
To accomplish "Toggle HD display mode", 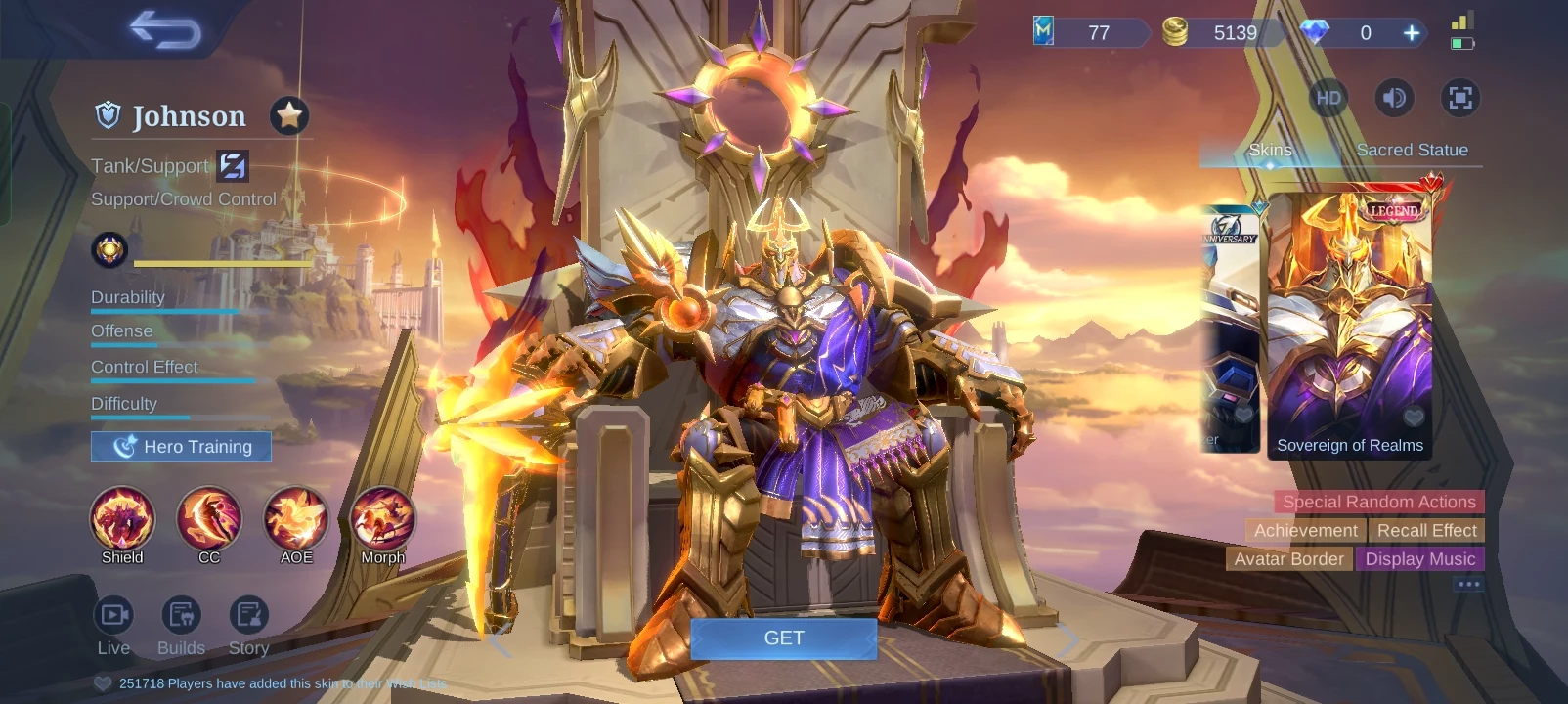I will pos(1328,98).
